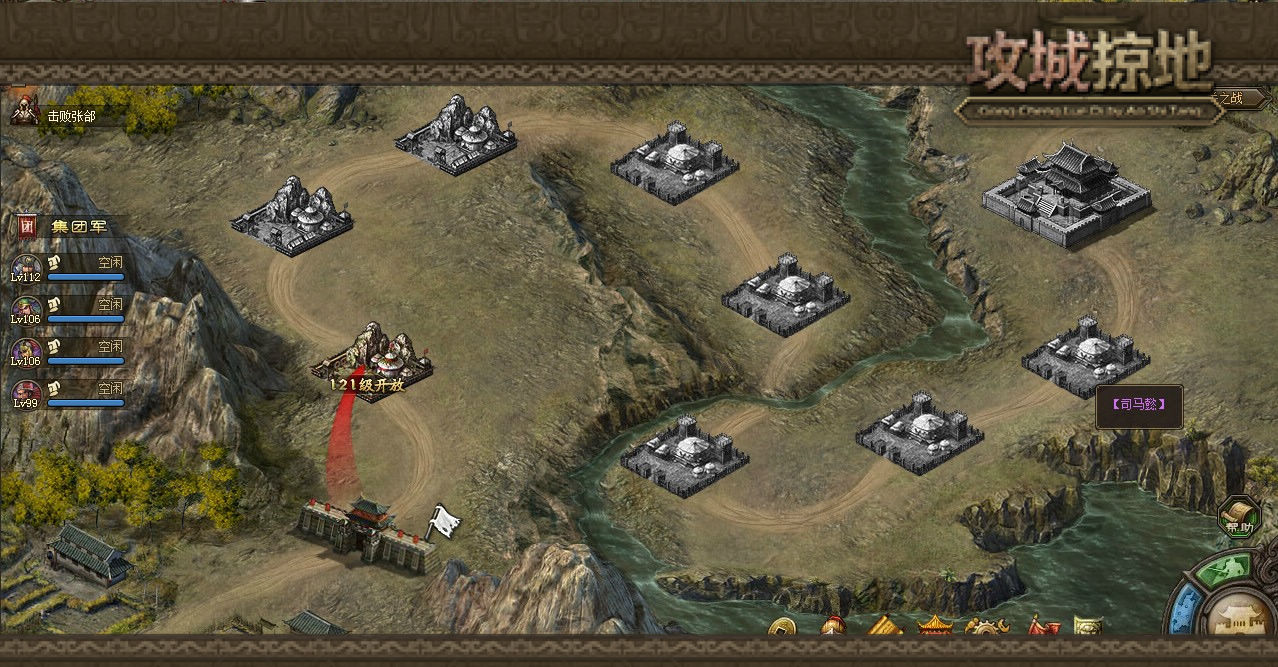Select the large walled fortress stage

pos(1067,194)
